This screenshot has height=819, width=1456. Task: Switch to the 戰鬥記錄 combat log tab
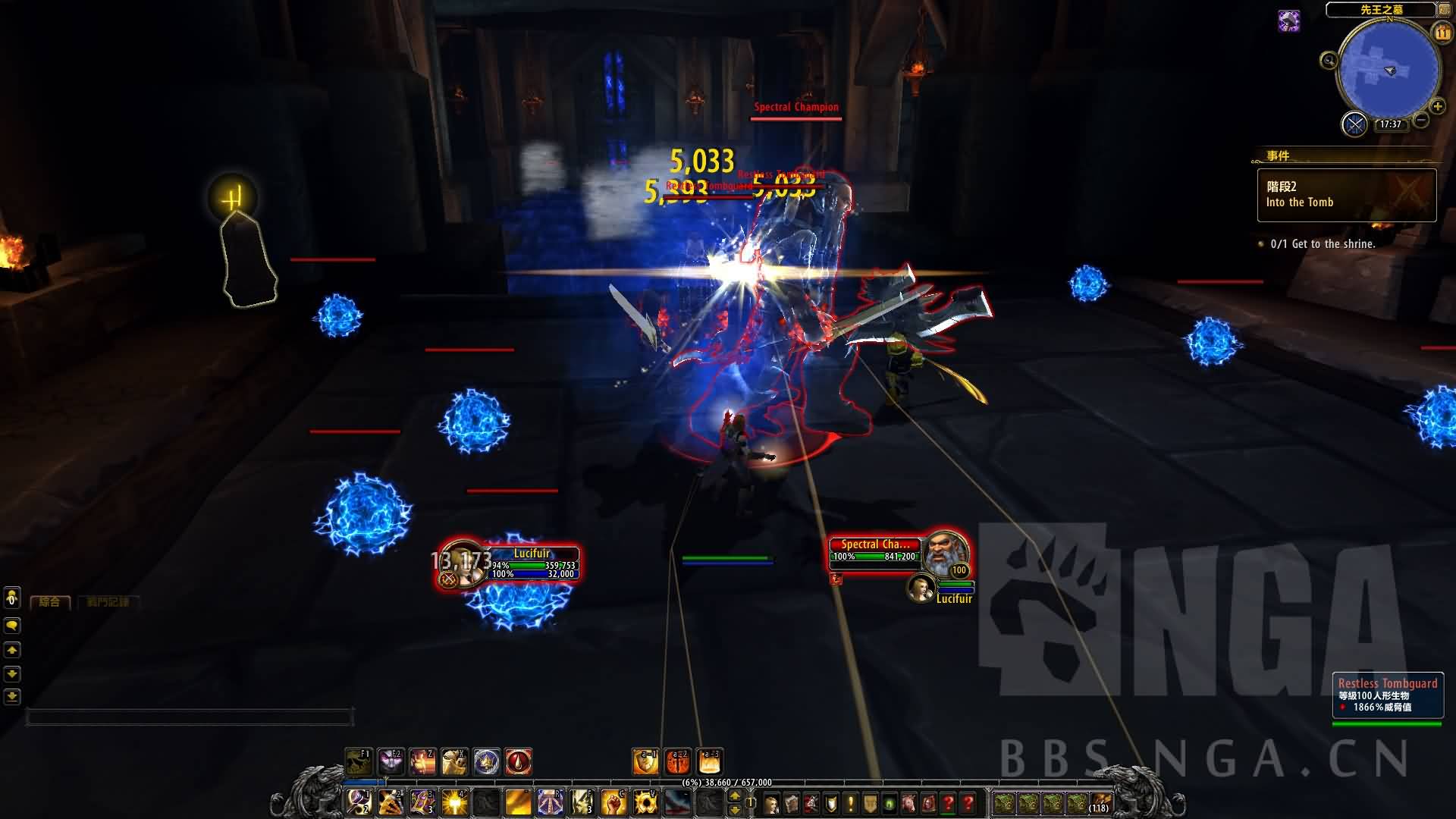pyautogui.click(x=108, y=602)
